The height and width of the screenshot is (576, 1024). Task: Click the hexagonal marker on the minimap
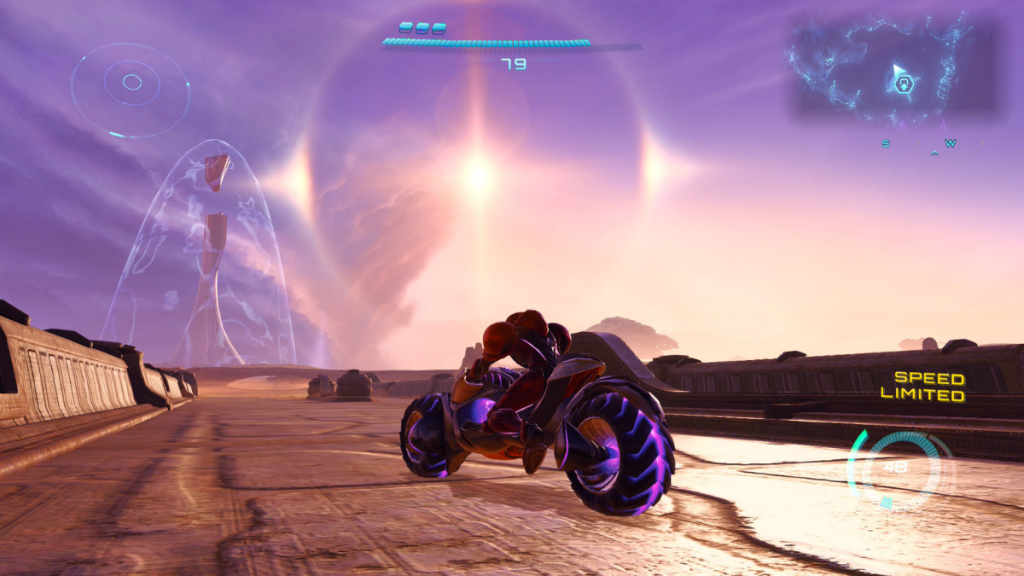(904, 84)
